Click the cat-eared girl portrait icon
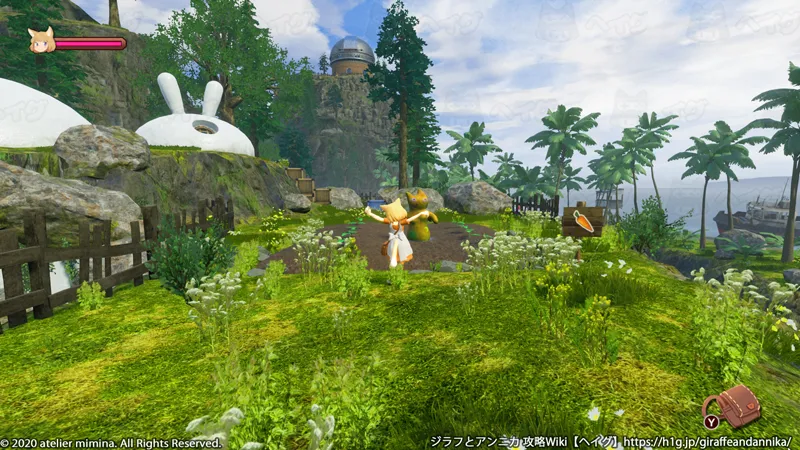This screenshot has height=450, width=800. 41,40
